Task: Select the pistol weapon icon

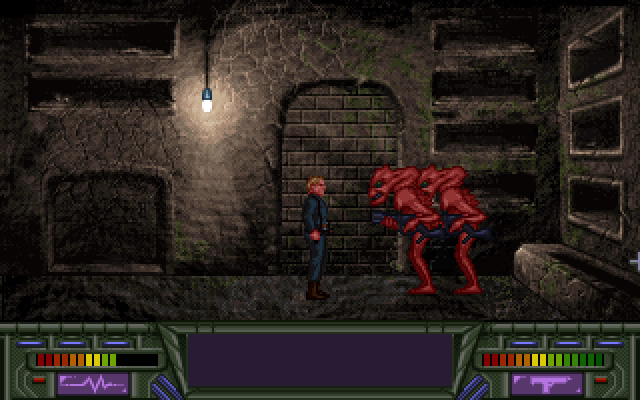Action: (546, 383)
